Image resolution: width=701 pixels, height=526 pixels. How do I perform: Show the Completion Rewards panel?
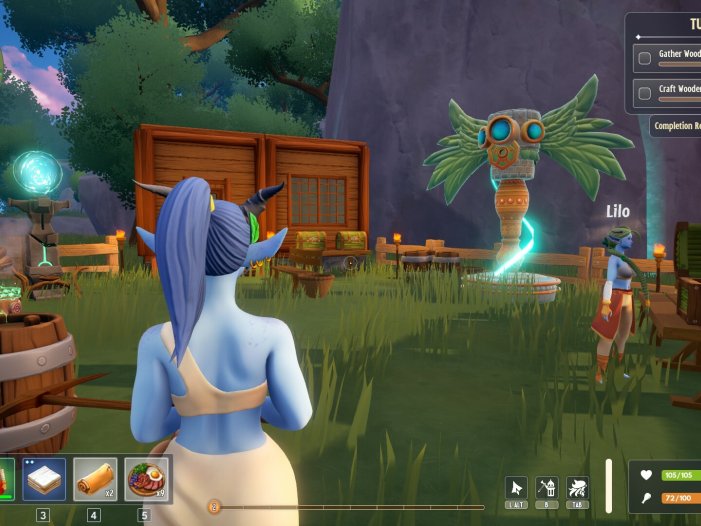pos(676,126)
